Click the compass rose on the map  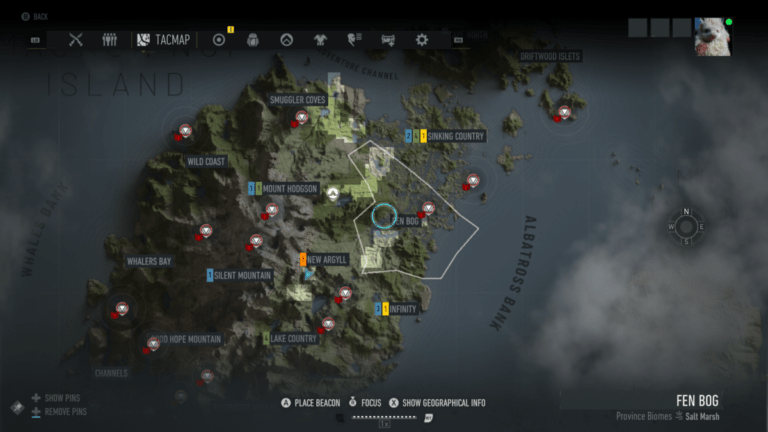tap(686, 226)
